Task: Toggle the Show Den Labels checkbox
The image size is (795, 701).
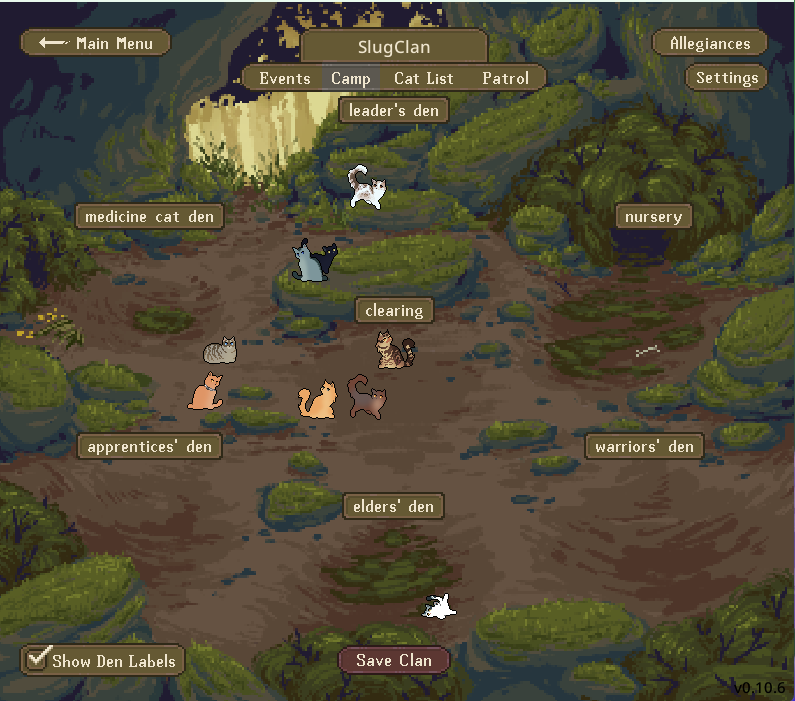Action: 39,659
